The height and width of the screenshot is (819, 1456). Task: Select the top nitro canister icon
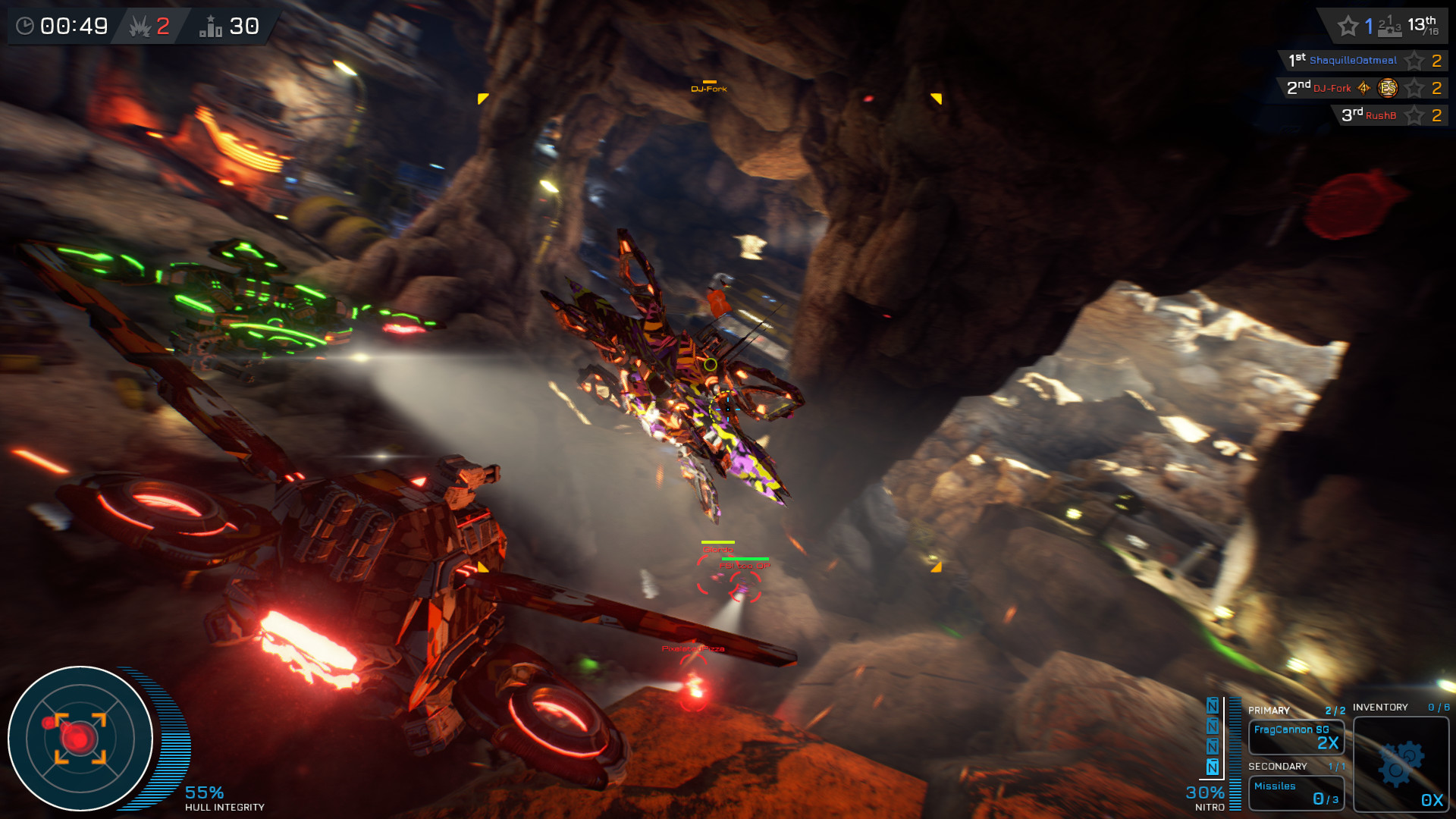[x=1211, y=704]
